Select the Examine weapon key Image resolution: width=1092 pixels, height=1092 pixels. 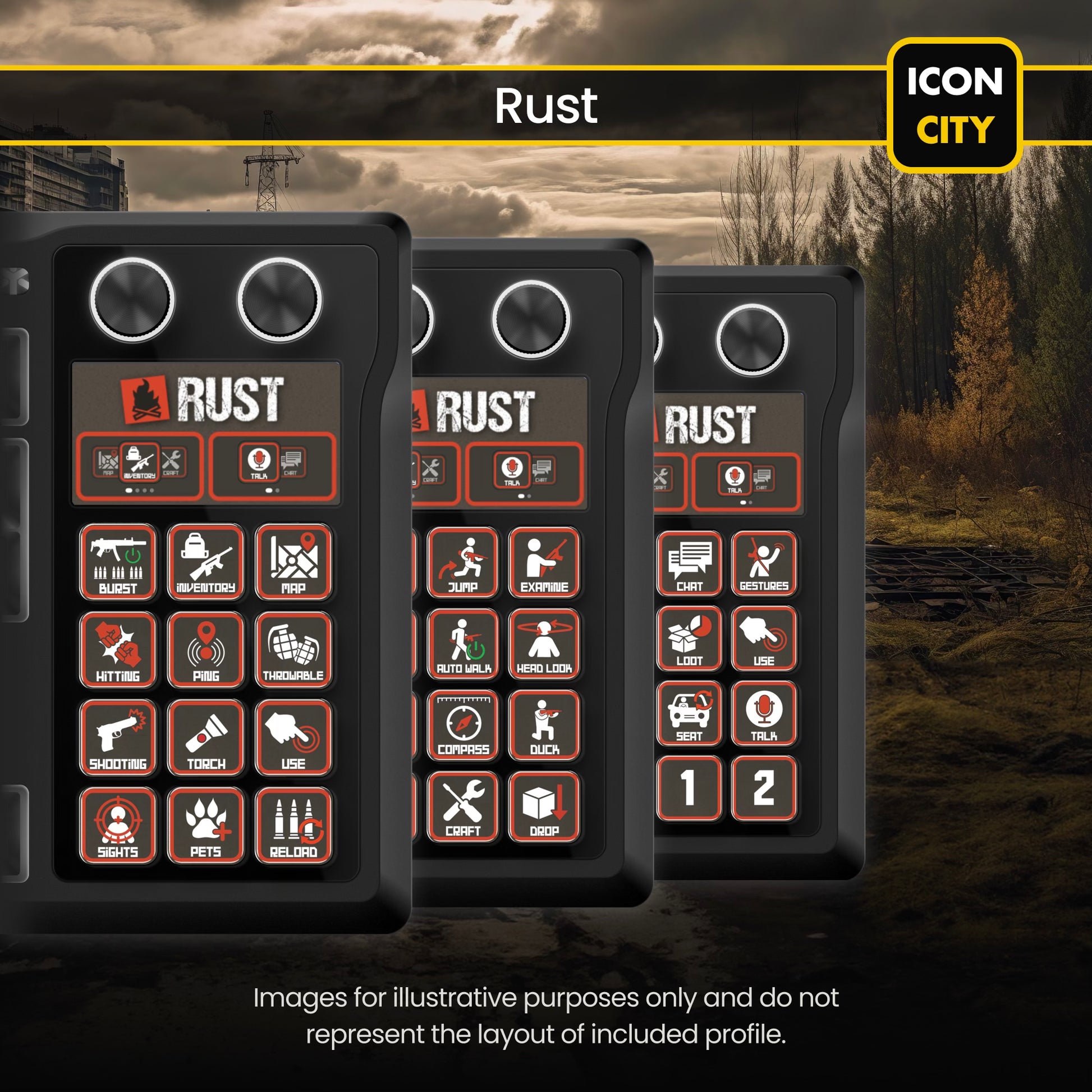point(544,562)
